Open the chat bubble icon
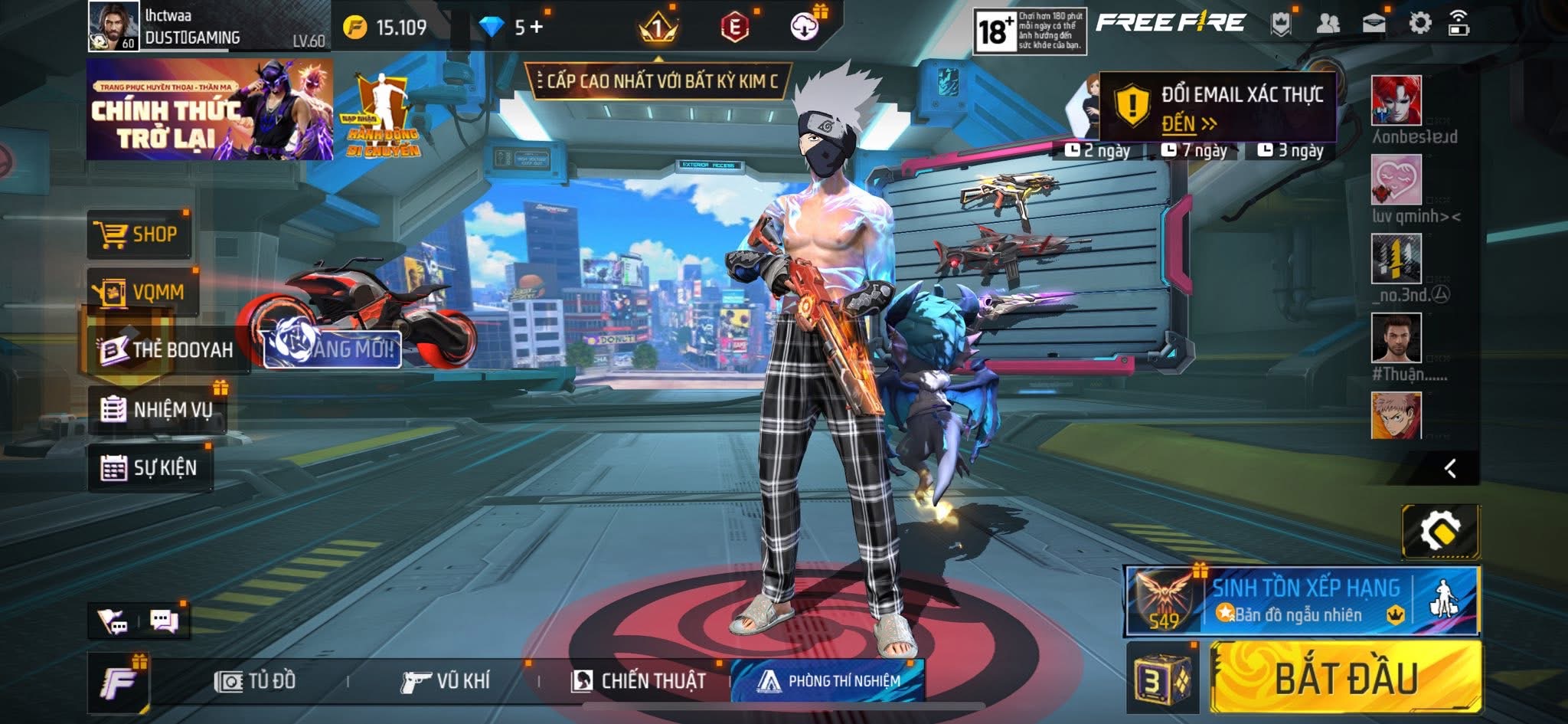1568x724 pixels. click(x=164, y=621)
